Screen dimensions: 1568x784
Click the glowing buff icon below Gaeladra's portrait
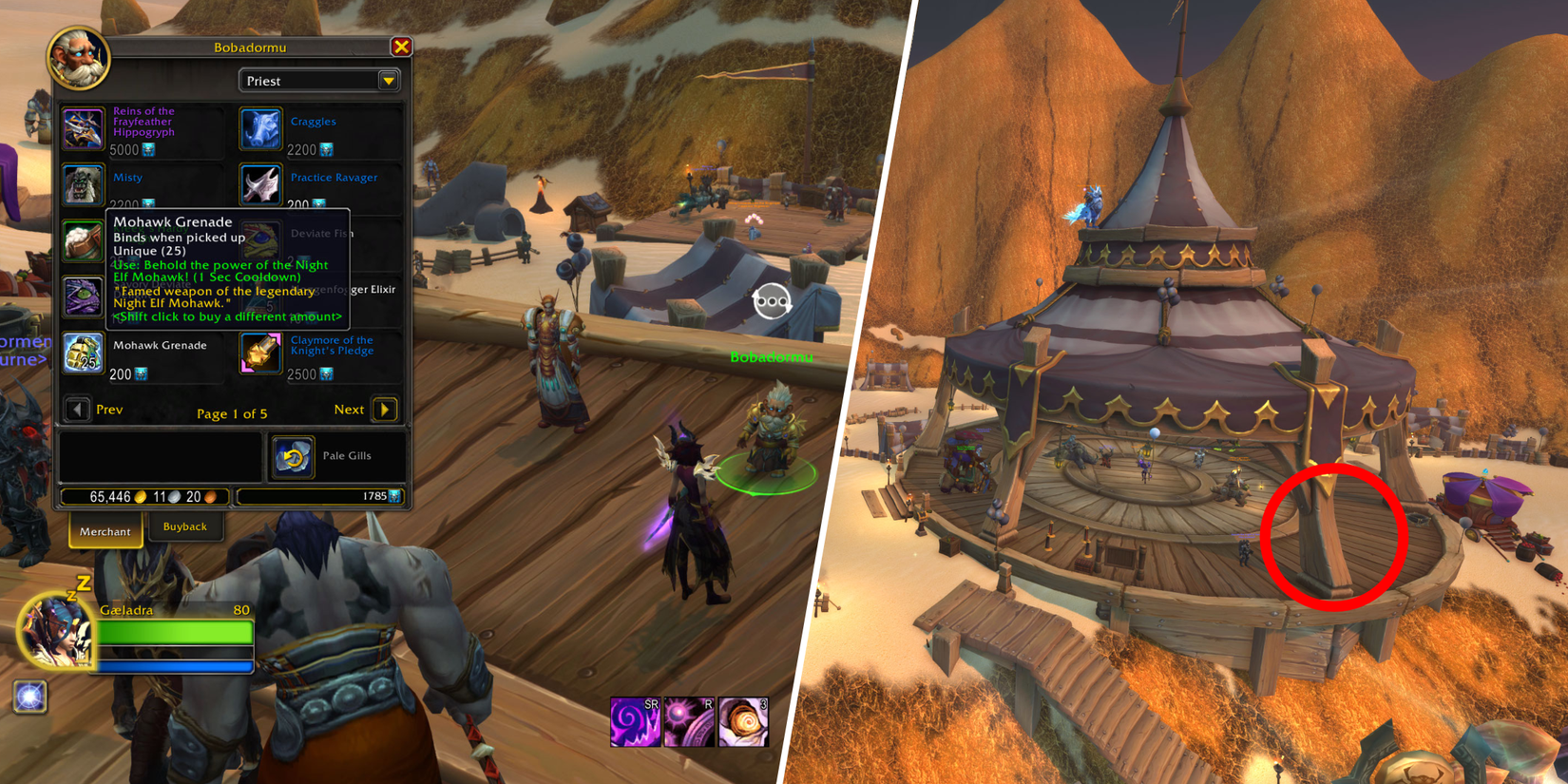31,697
